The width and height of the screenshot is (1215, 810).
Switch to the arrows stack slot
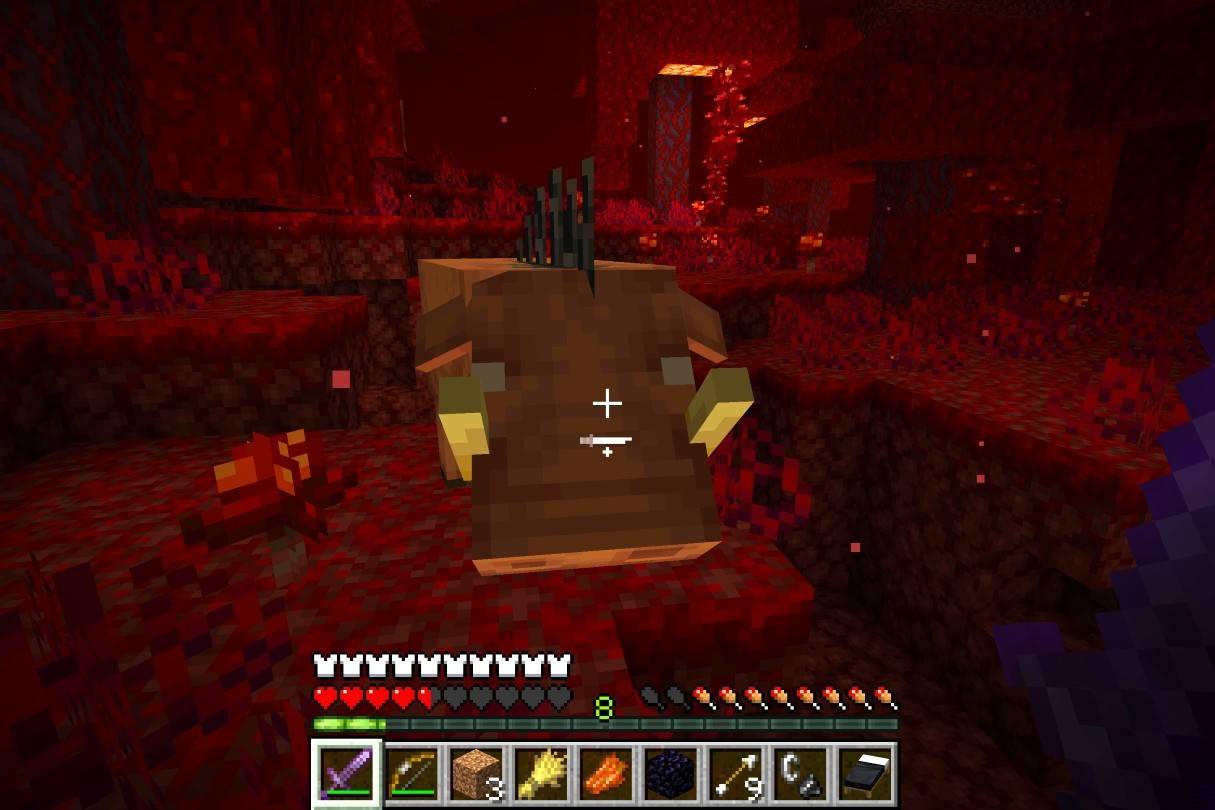point(736,773)
